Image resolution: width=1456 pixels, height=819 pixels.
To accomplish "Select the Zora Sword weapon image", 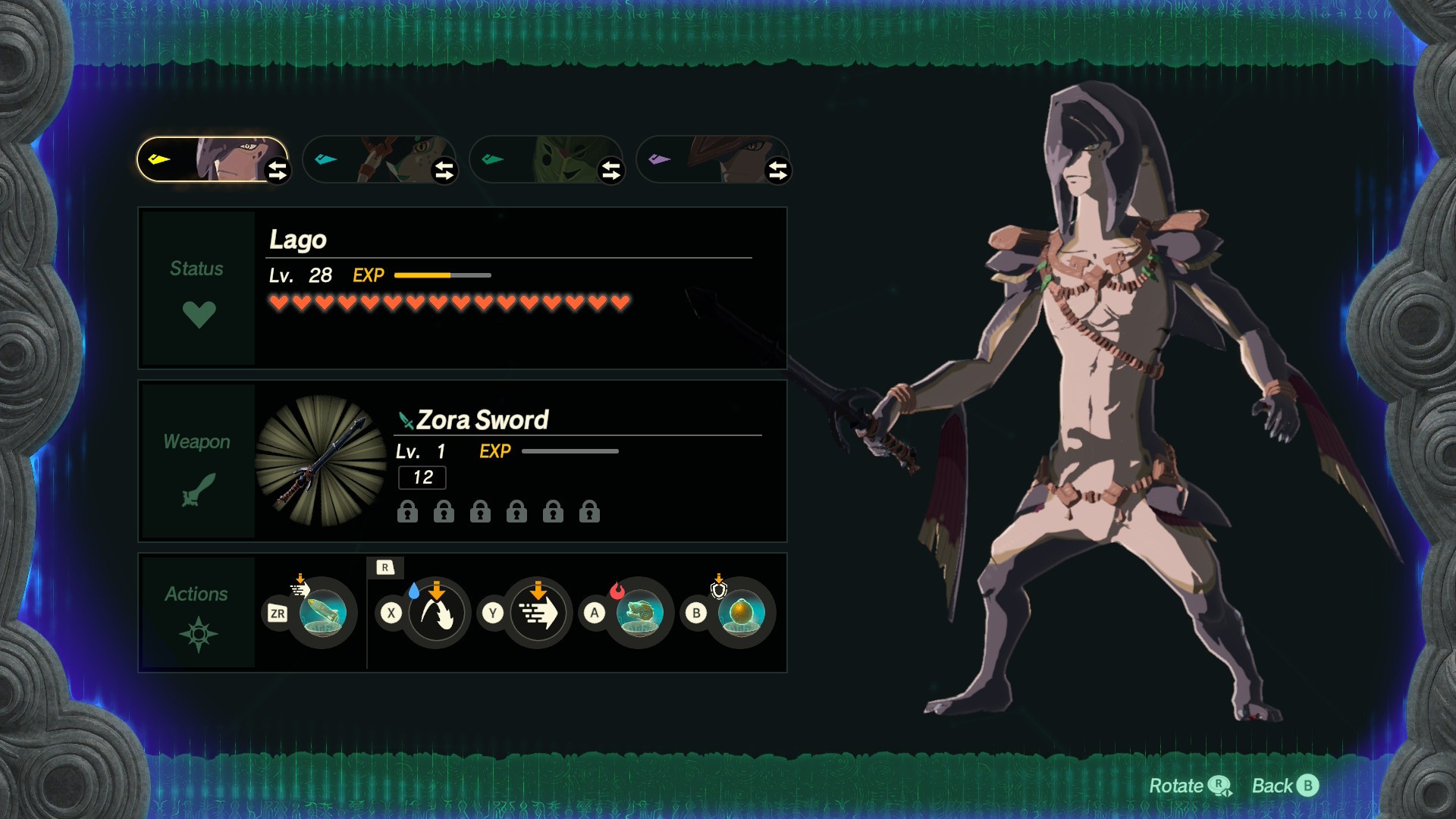I will click(322, 460).
